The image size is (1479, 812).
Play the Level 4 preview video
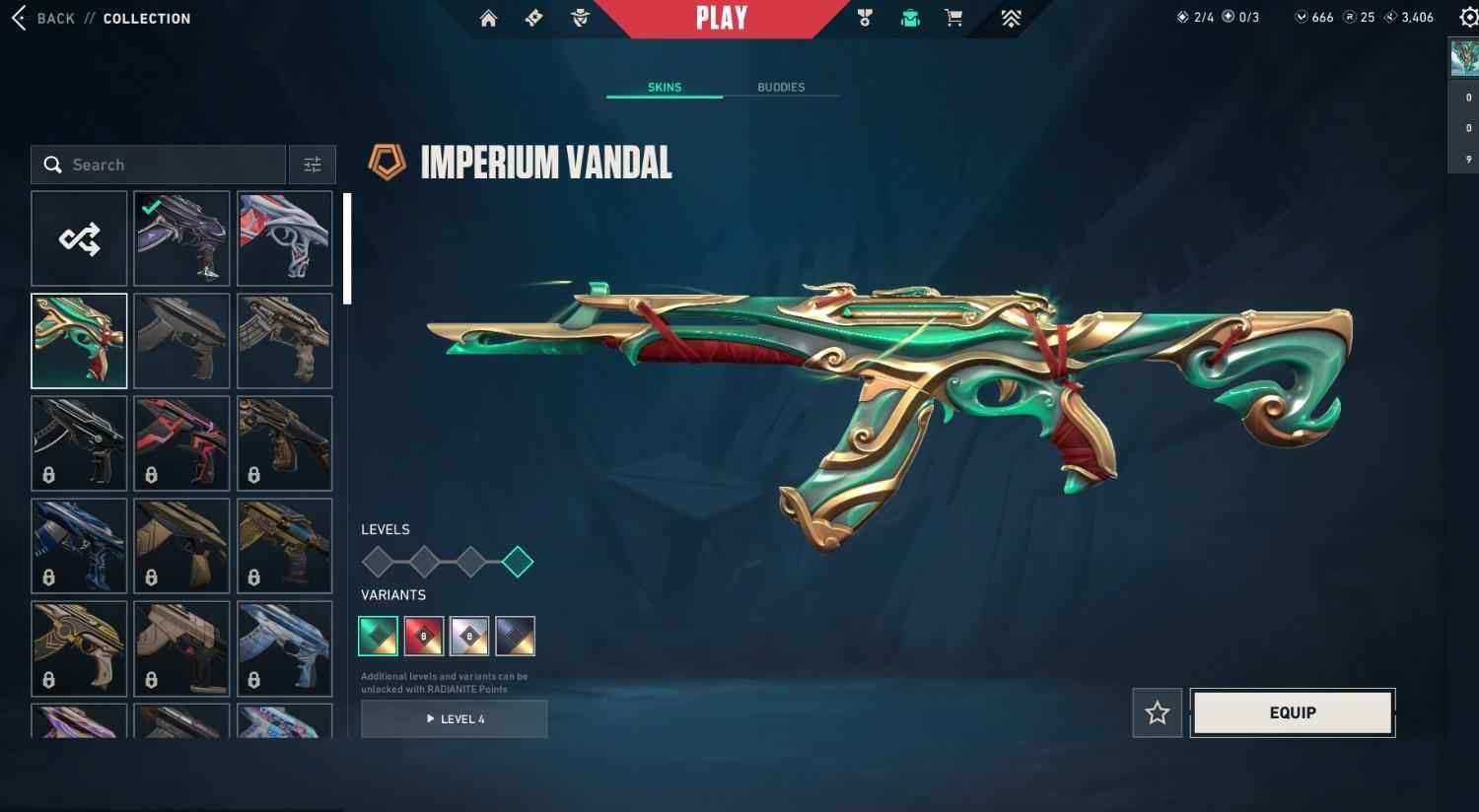coord(455,719)
